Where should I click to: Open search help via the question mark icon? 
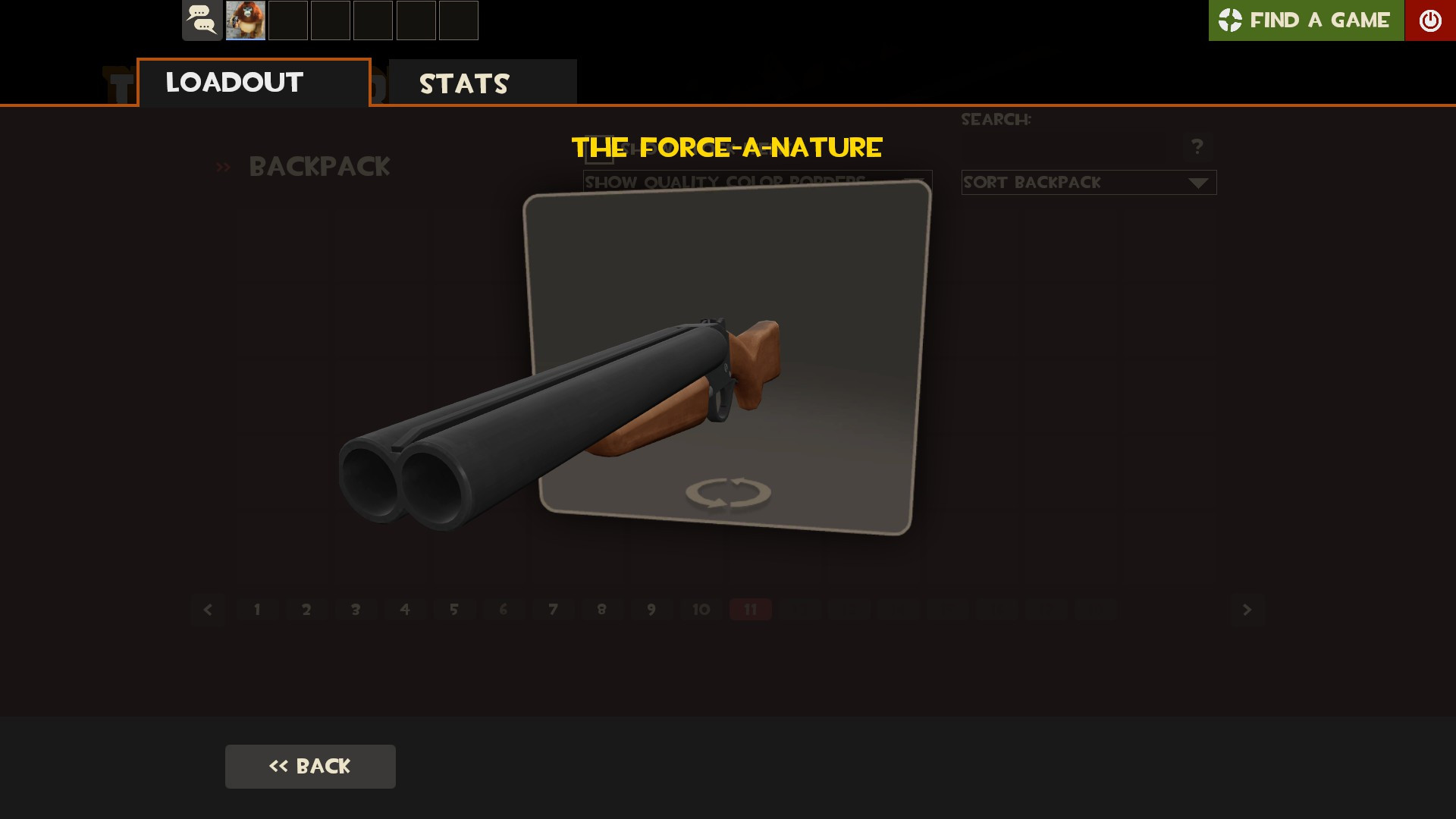coord(1197,146)
